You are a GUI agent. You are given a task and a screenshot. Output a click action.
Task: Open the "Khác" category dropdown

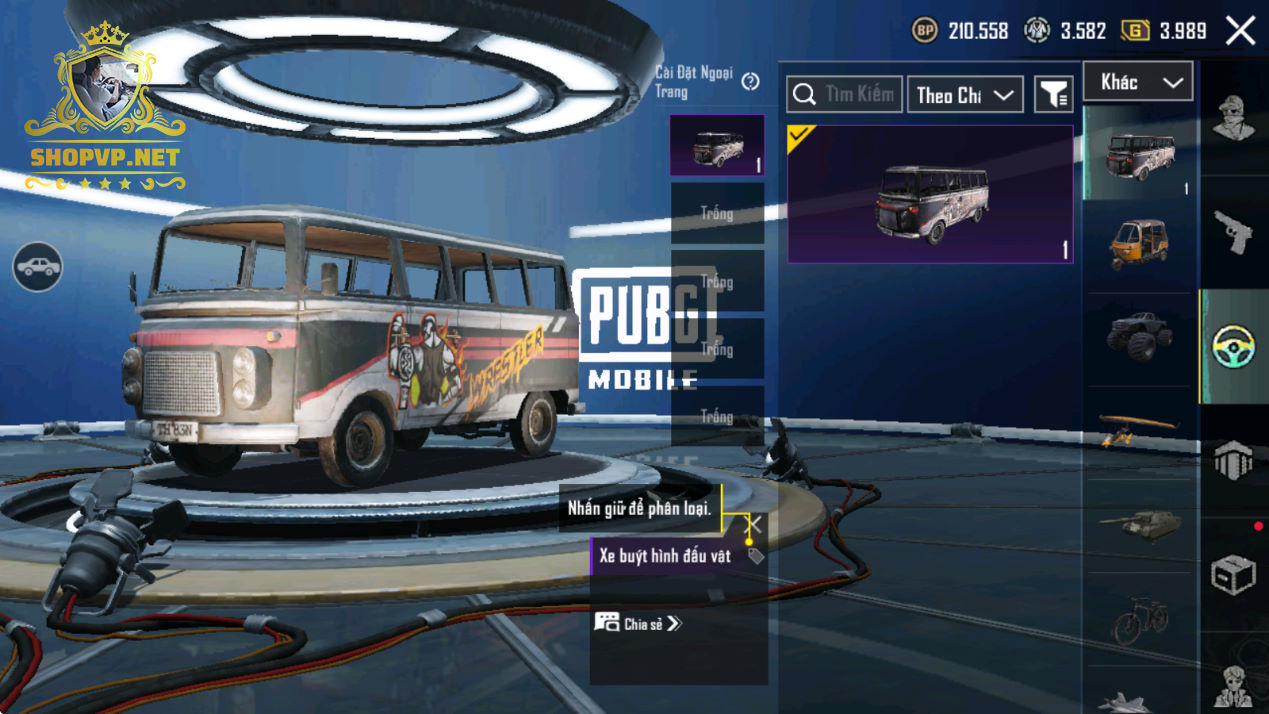pos(1138,82)
